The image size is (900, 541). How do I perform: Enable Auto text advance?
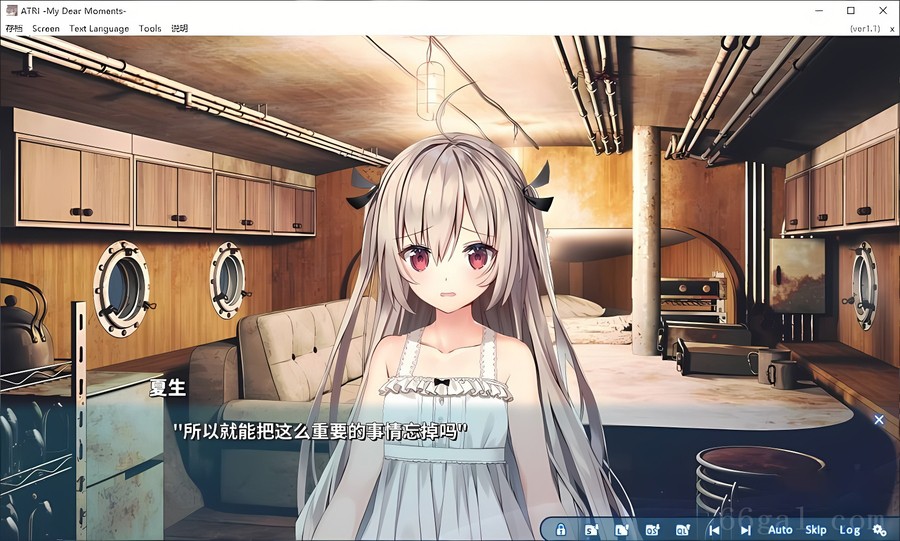[x=780, y=530]
